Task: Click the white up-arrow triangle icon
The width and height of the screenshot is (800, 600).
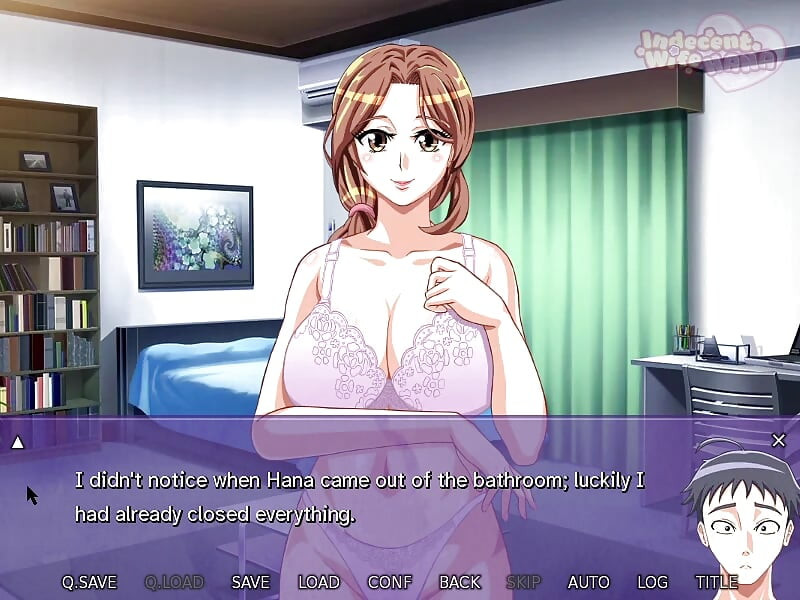Action: [17, 441]
